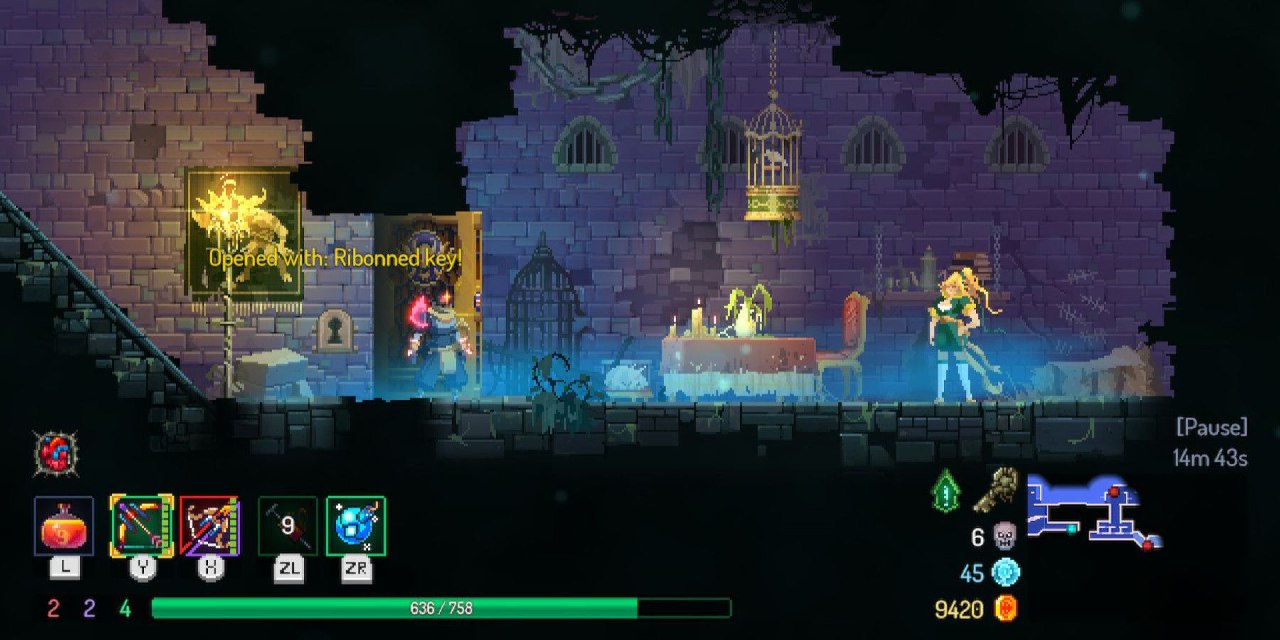Activate the skill slot showing number 9
This screenshot has height=640, width=1280.
coord(288,526)
